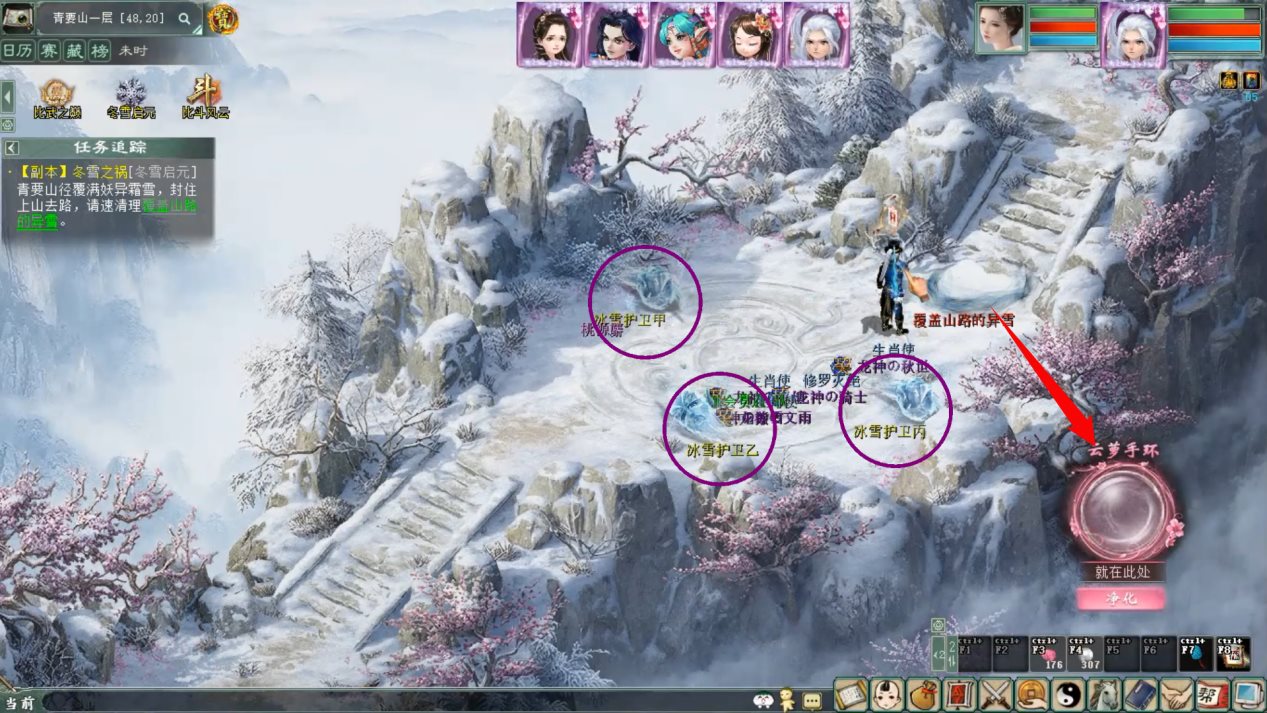Open the 藏 collection button
Viewport: 1267px width, 713px height.
(73, 50)
